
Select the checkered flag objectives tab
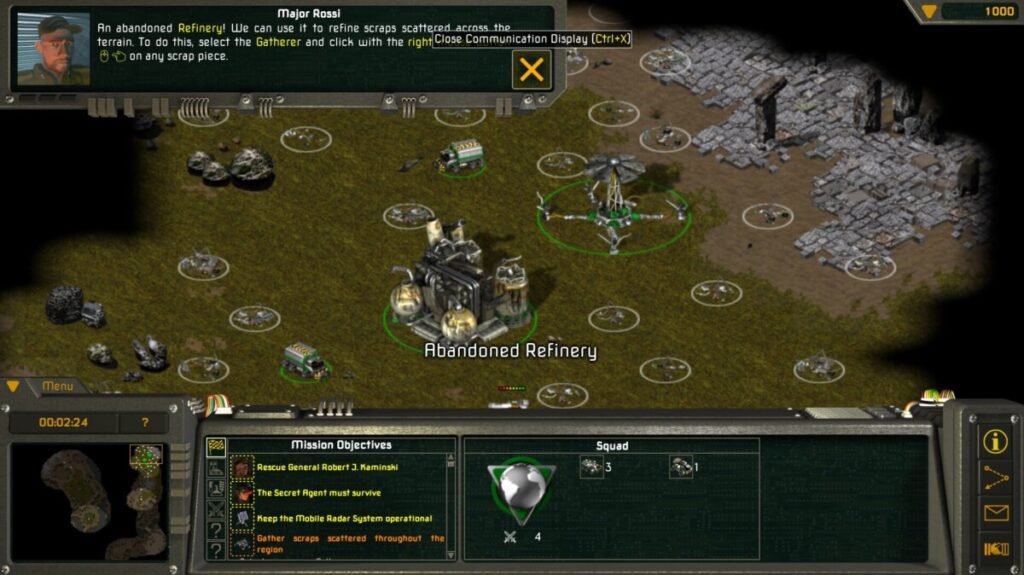pyautogui.click(x=215, y=446)
